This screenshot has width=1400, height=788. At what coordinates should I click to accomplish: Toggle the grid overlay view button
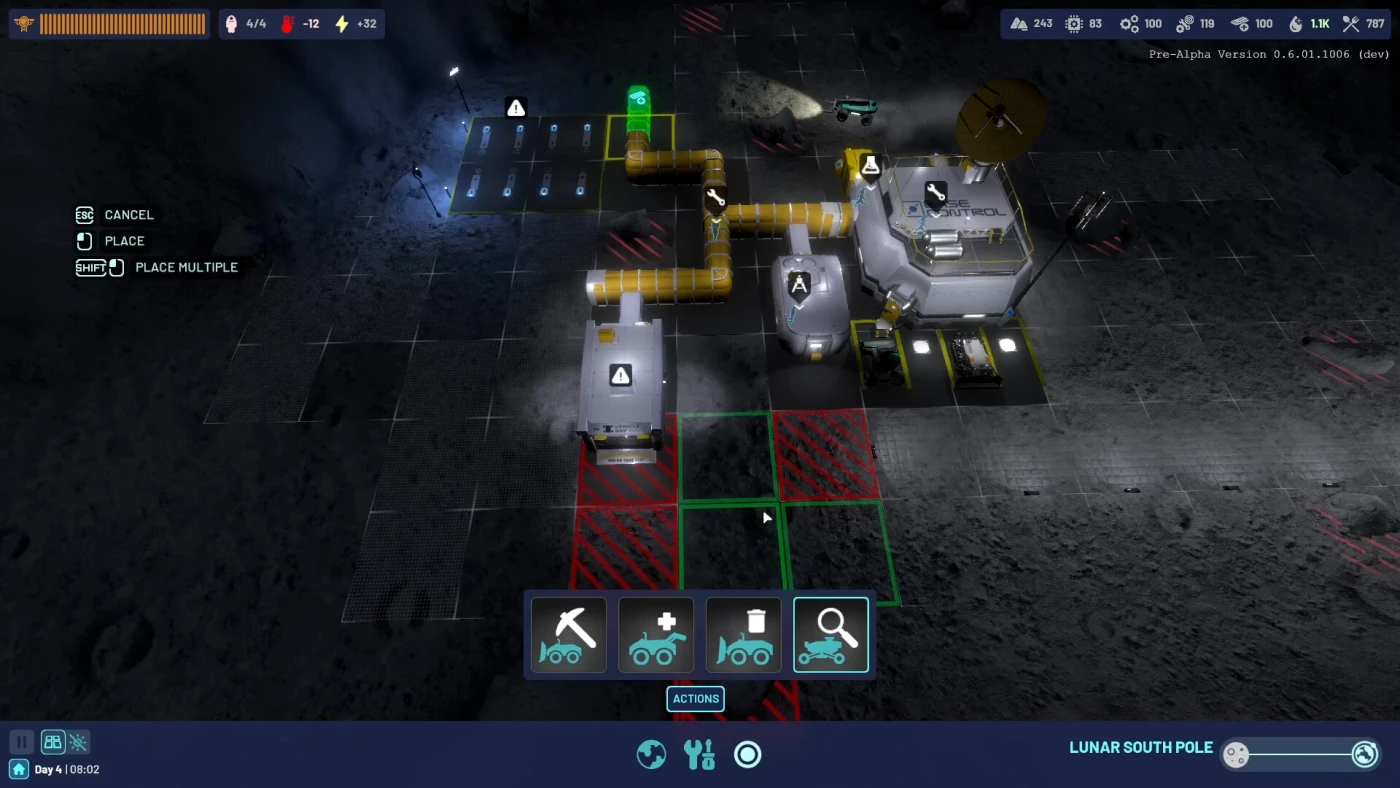[x=52, y=742]
